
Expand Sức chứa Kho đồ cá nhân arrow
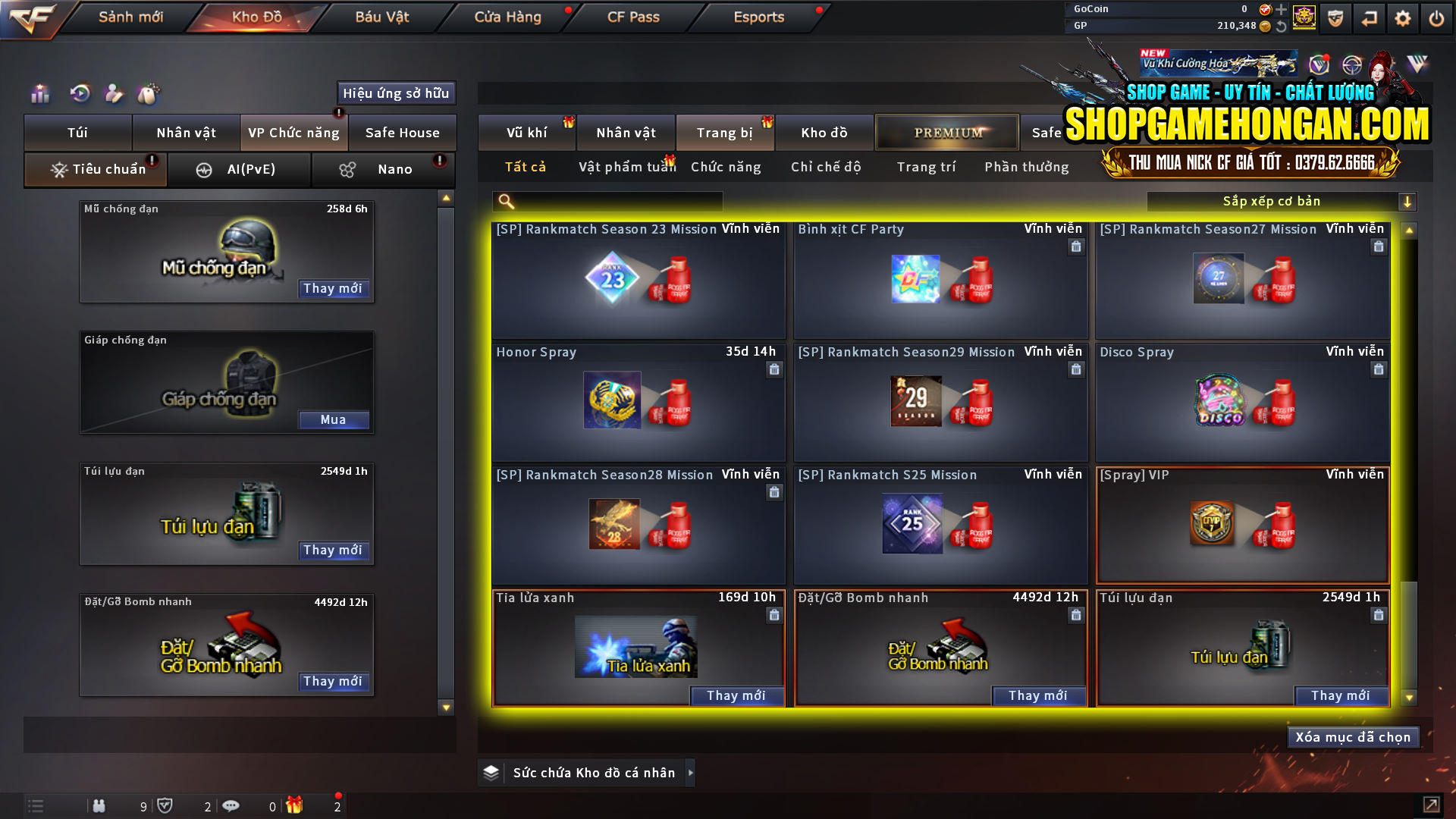691,773
